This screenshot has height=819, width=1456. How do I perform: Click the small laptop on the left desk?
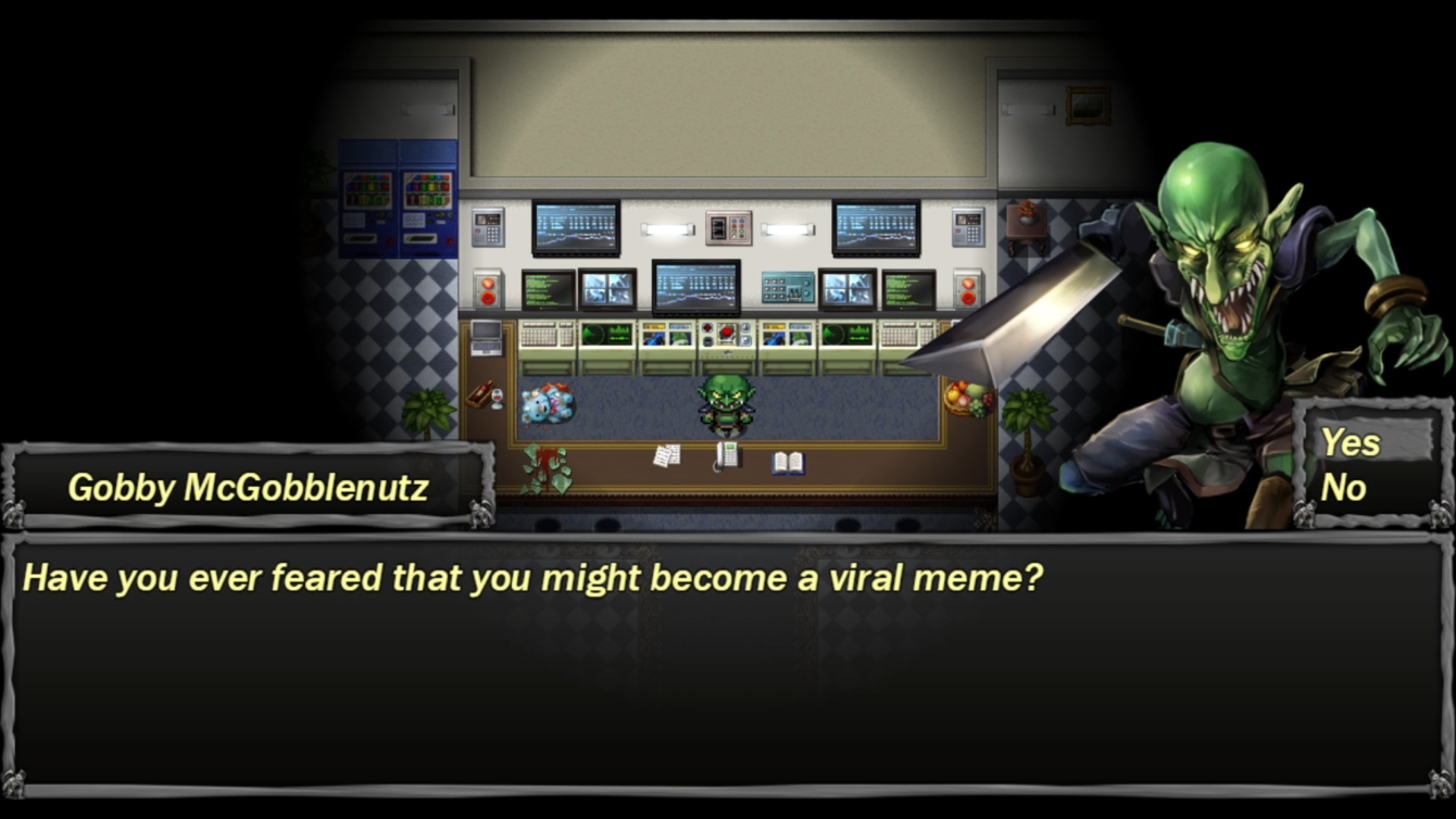(x=485, y=338)
